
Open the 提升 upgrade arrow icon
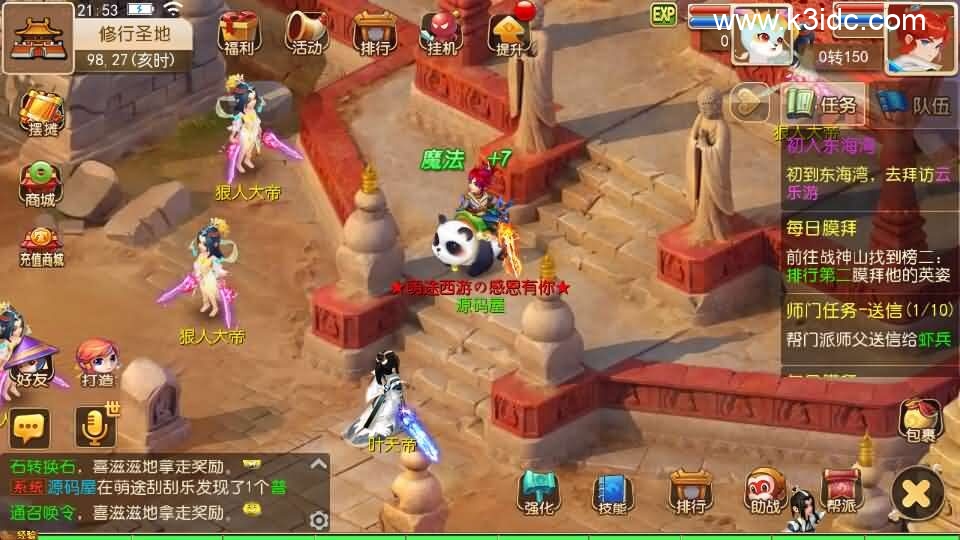pyautogui.click(x=508, y=32)
